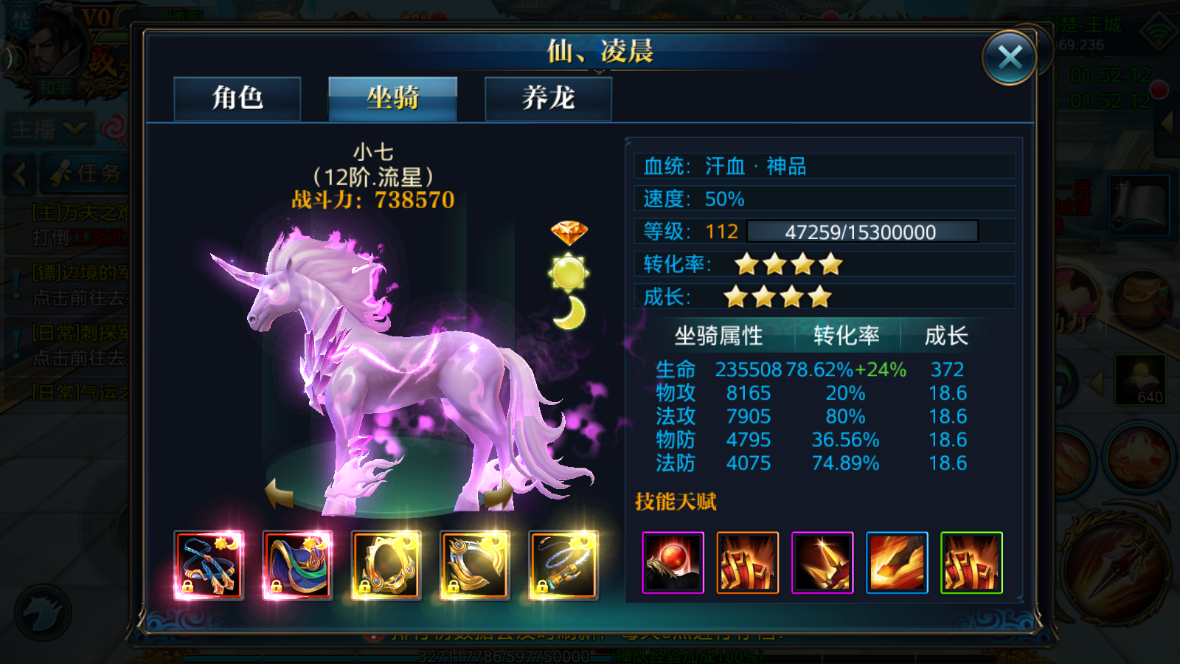Viewport: 1180px width, 664px height.
Task: Open the 主播 dropdown behind the panel
Action: point(48,129)
